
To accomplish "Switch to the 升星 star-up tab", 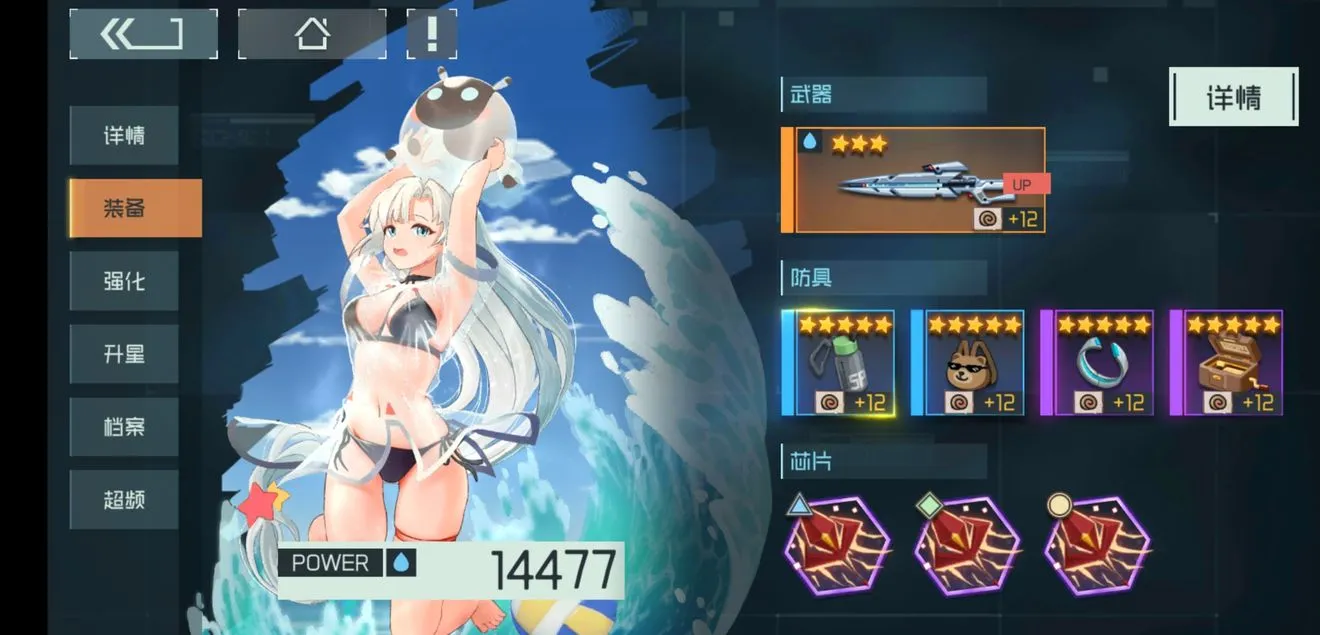I will click(x=124, y=354).
